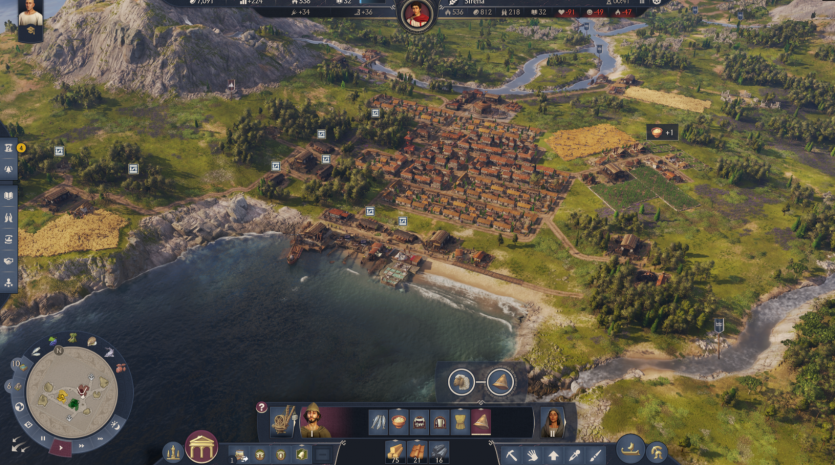Image resolution: width=835 pixels, height=465 pixels.
Task: Click the governor portrait at top center
Action: (417, 14)
